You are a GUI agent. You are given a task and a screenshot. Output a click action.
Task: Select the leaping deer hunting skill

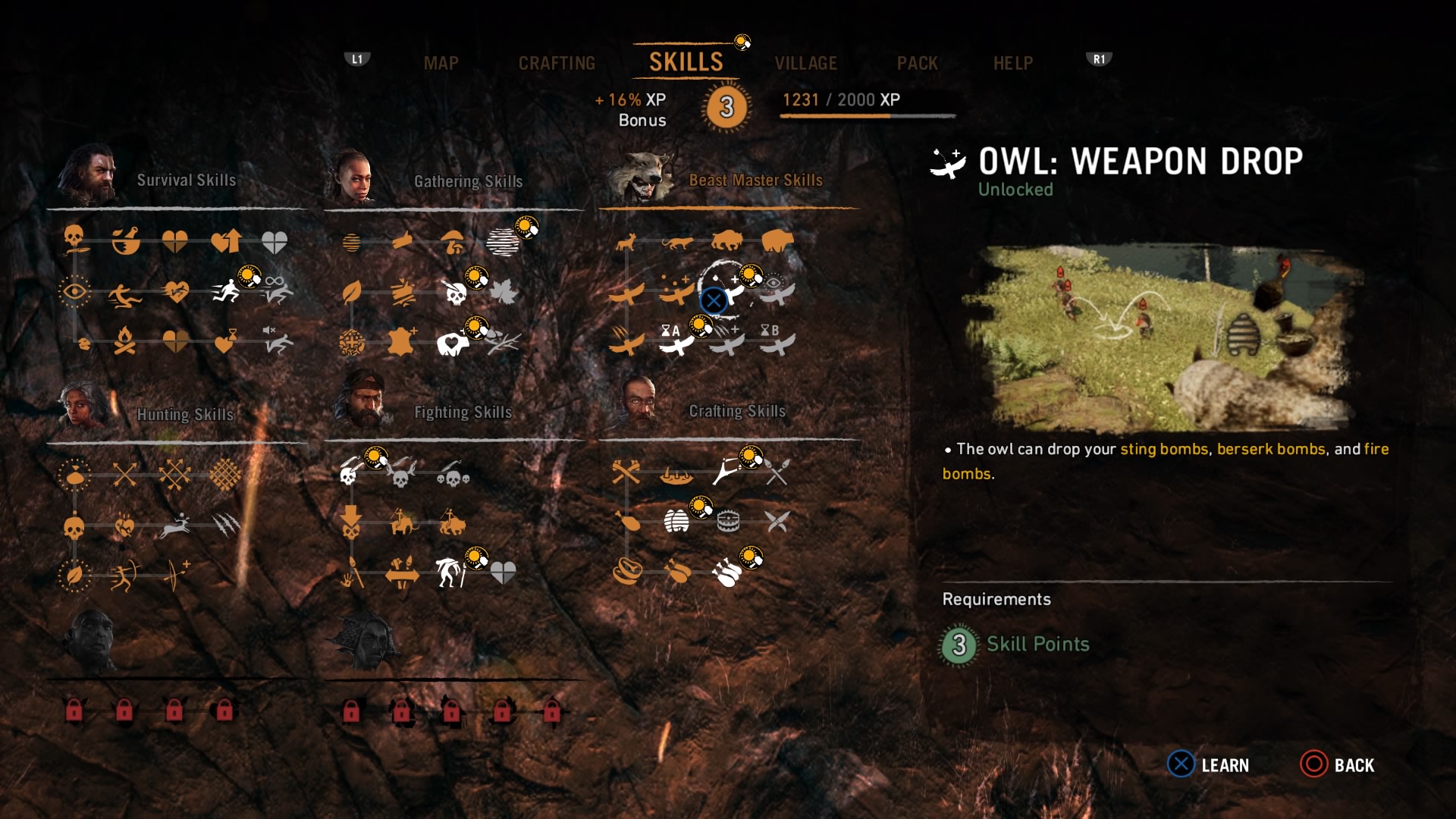click(175, 526)
